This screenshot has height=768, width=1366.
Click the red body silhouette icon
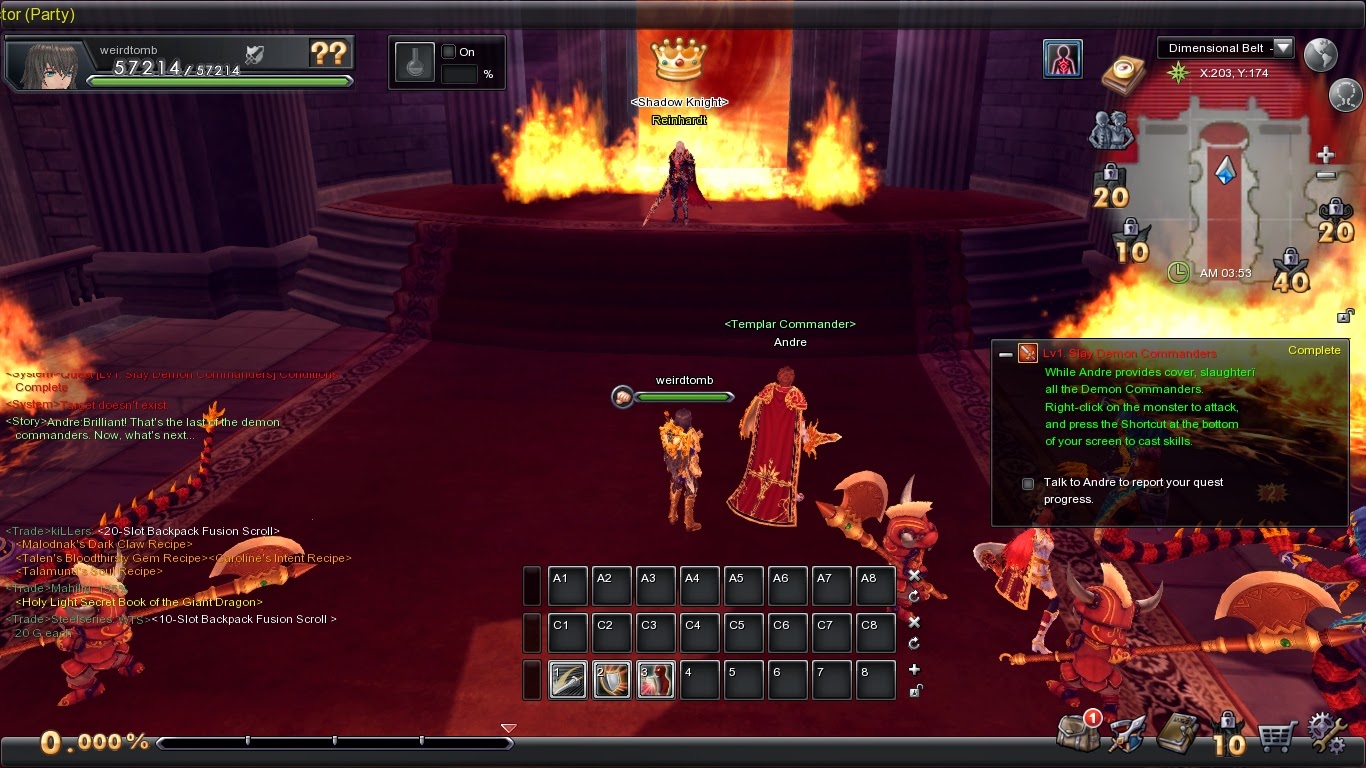[1062, 59]
